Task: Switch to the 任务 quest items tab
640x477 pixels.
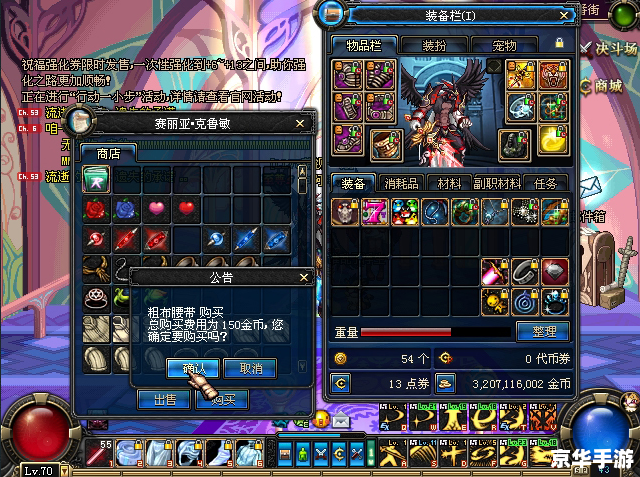Action: tap(546, 183)
